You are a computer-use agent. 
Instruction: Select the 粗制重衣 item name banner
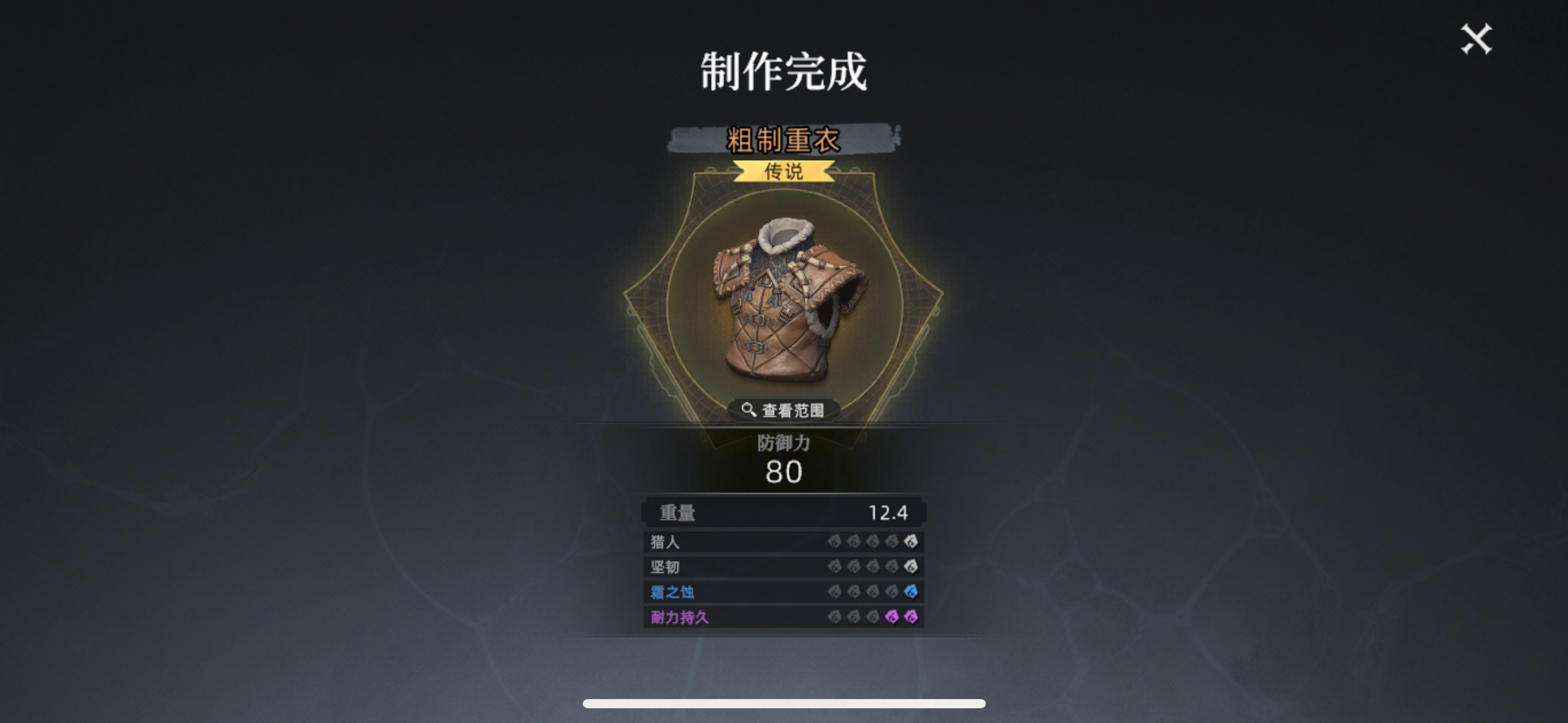coord(783,140)
